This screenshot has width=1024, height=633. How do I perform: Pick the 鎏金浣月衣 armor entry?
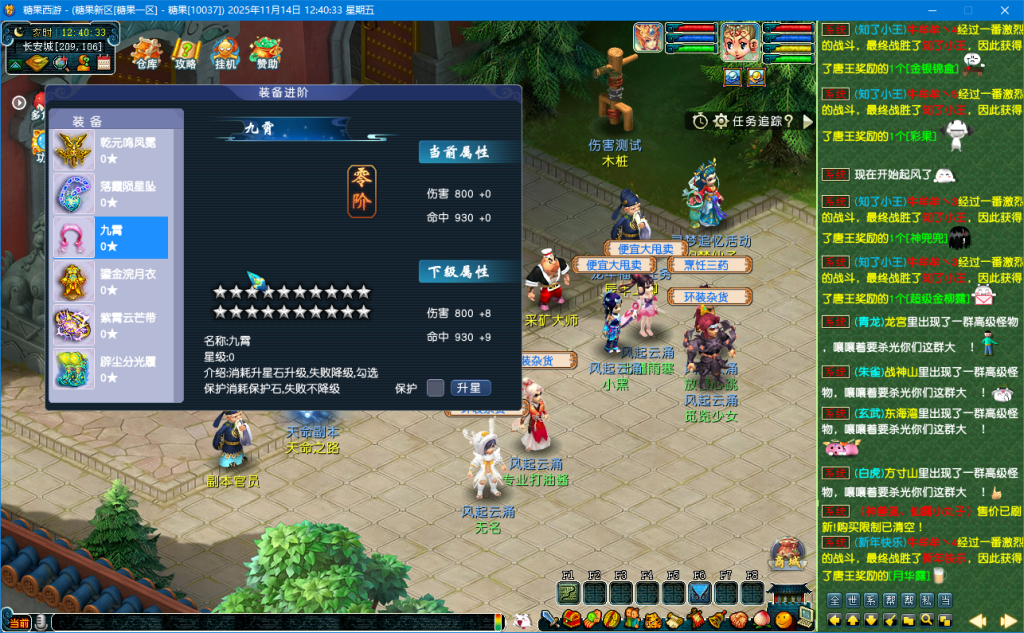click(110, 281)
